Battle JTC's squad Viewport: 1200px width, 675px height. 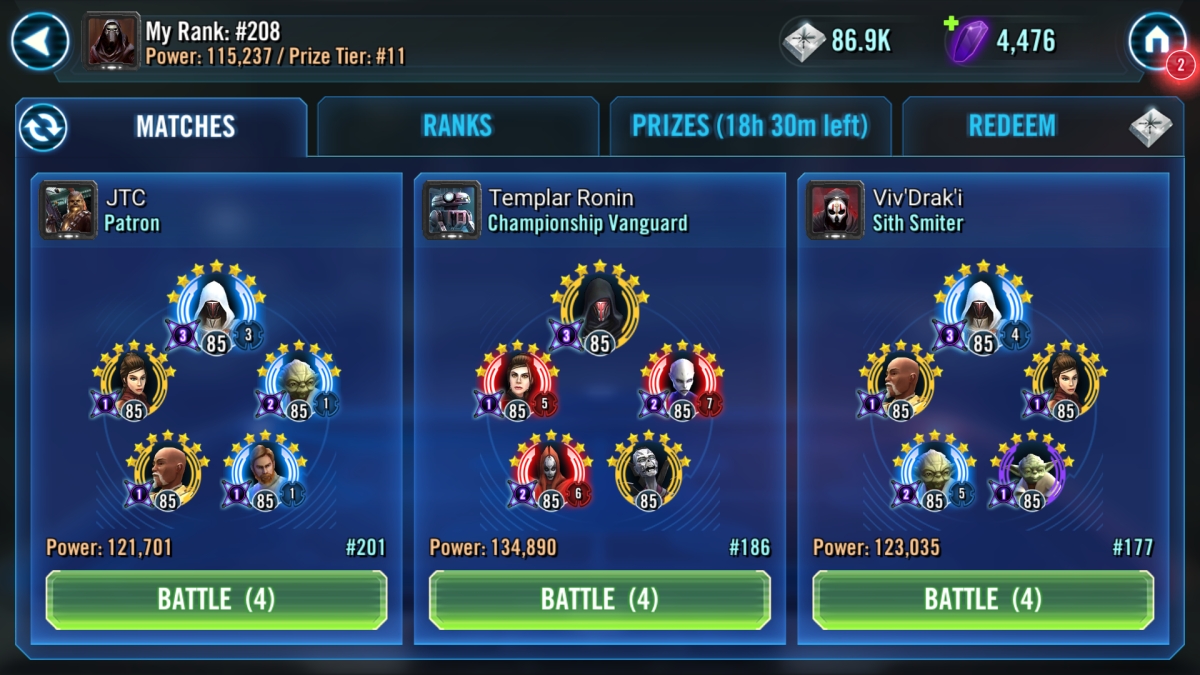tap(216, 599)
